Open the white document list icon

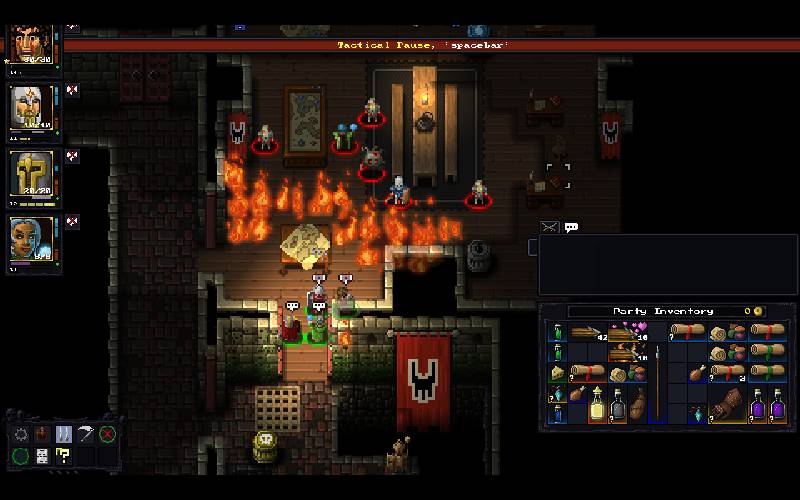pos(42,456)
